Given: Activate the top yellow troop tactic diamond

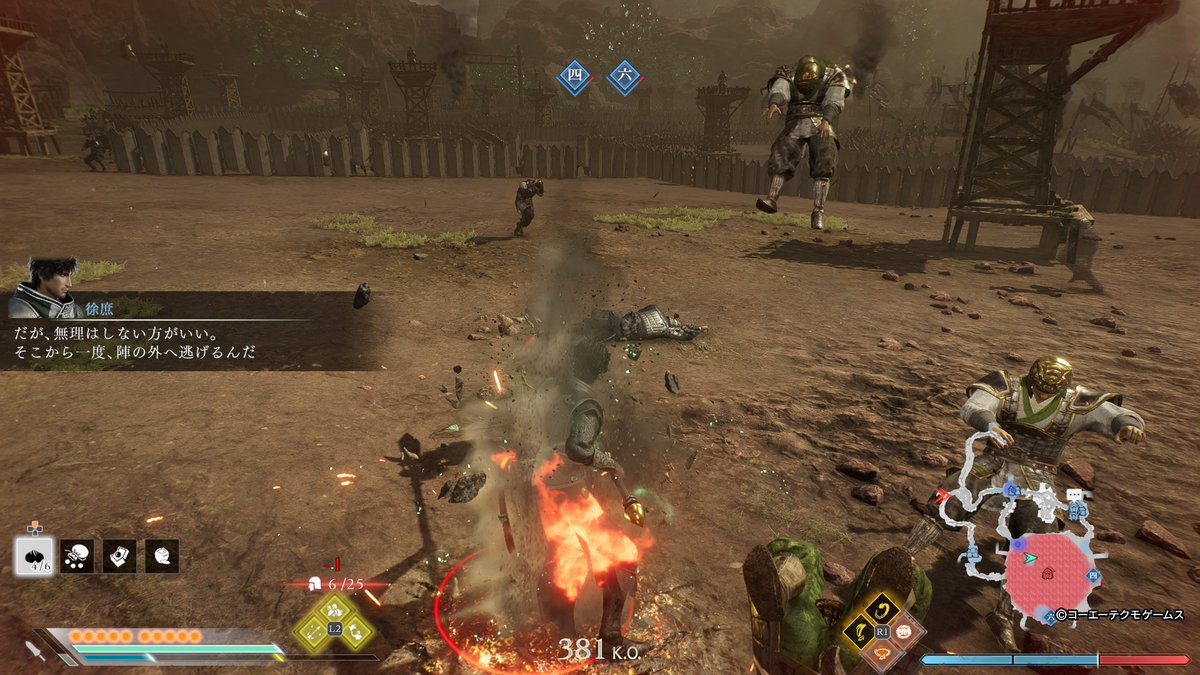Looking at the screenshot, I should [x=335, y=608].
